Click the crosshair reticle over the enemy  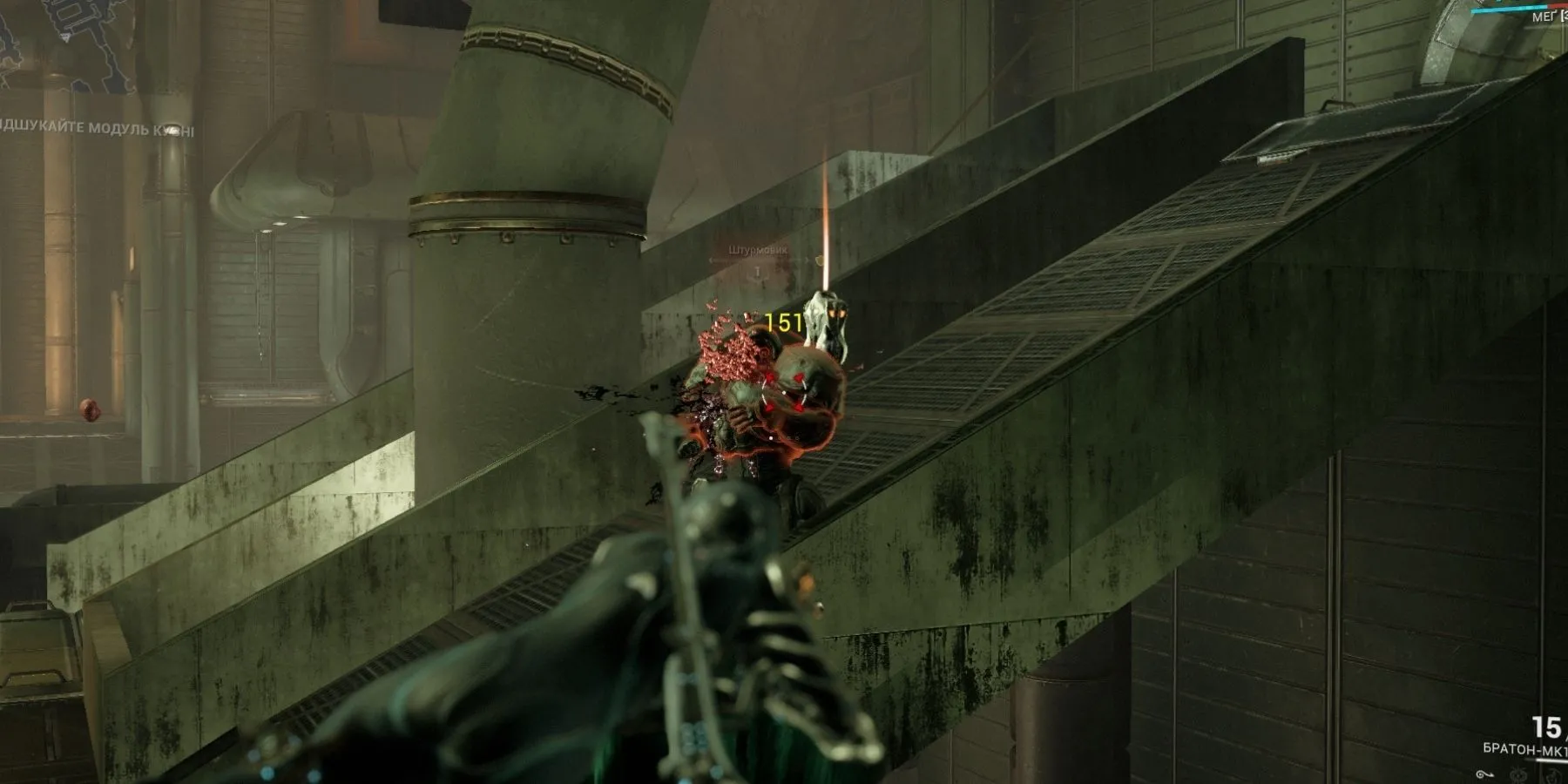pos(784,392)
